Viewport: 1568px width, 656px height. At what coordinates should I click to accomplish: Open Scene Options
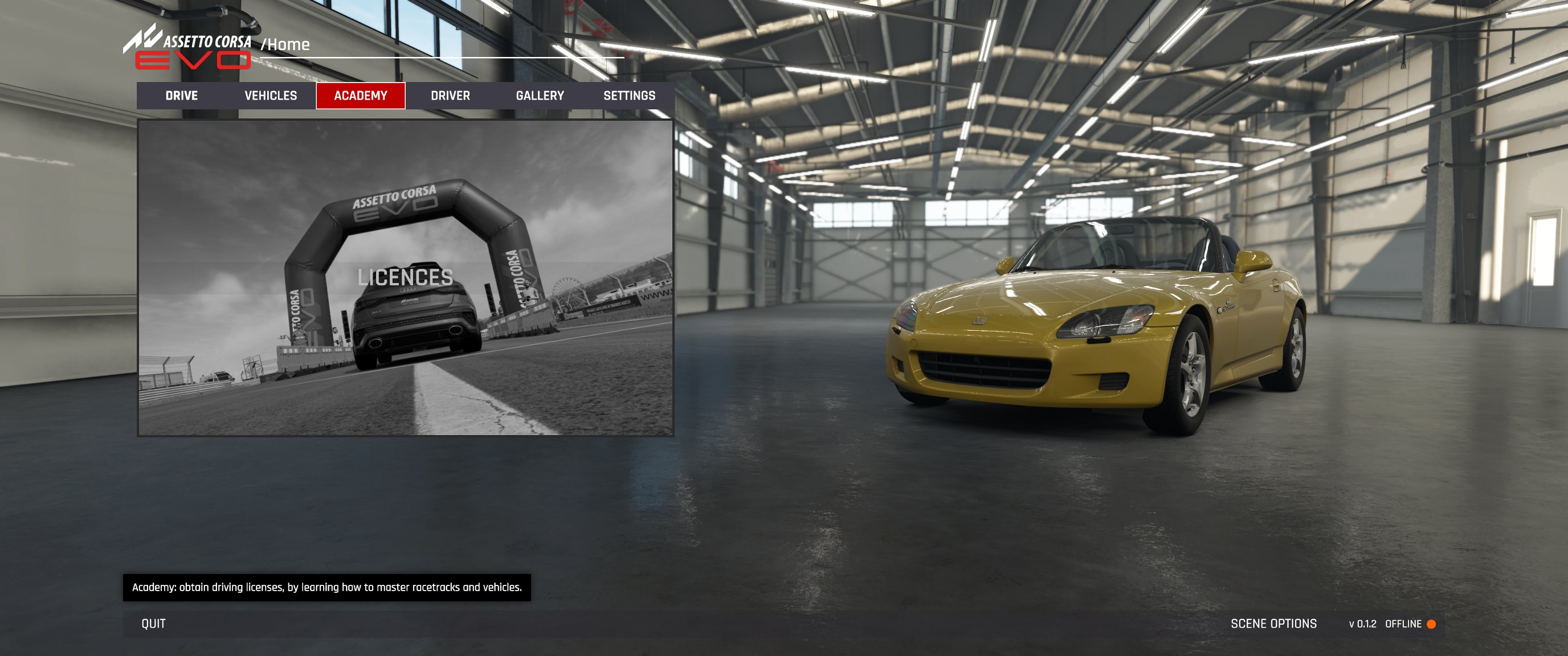(x=1273, y=624)
